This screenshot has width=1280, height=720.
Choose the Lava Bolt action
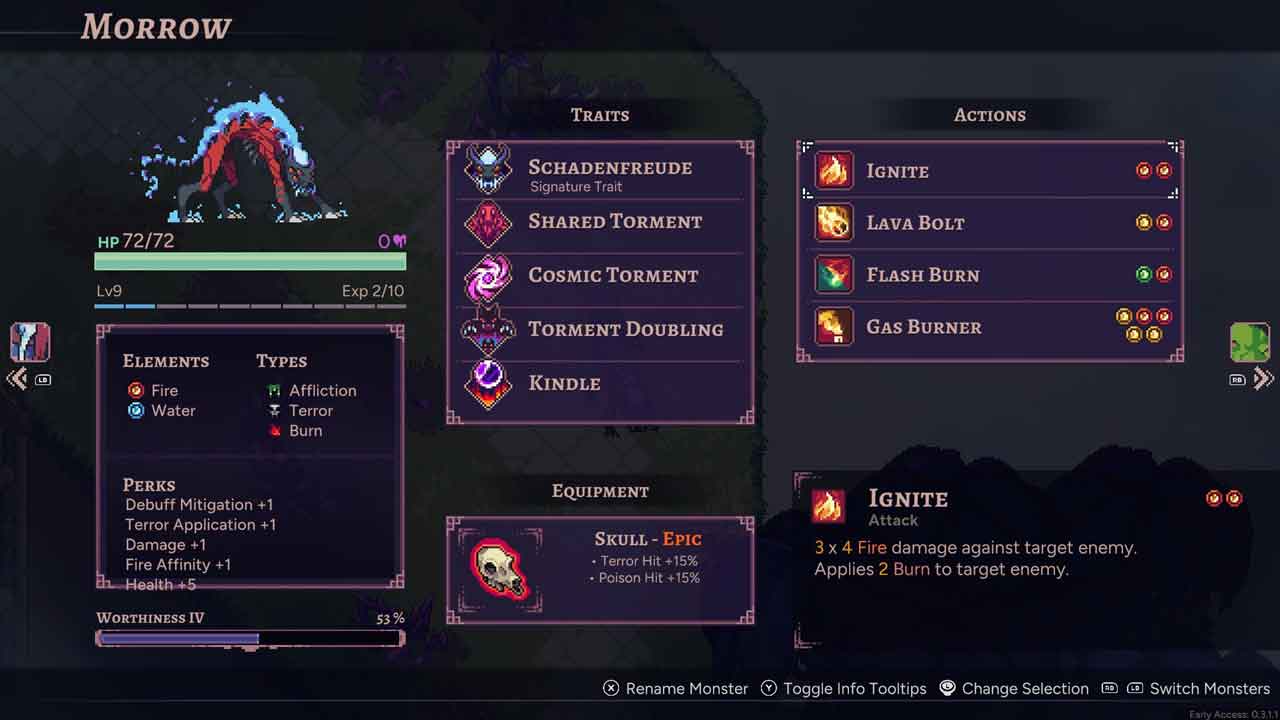(990, 223)
